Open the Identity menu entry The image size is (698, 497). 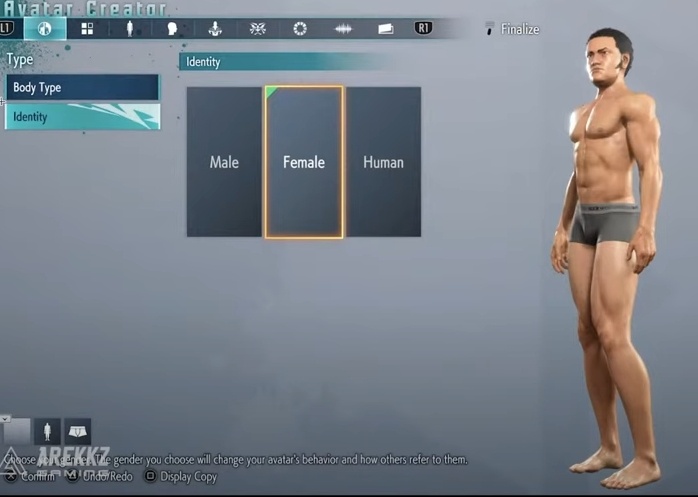82,117
